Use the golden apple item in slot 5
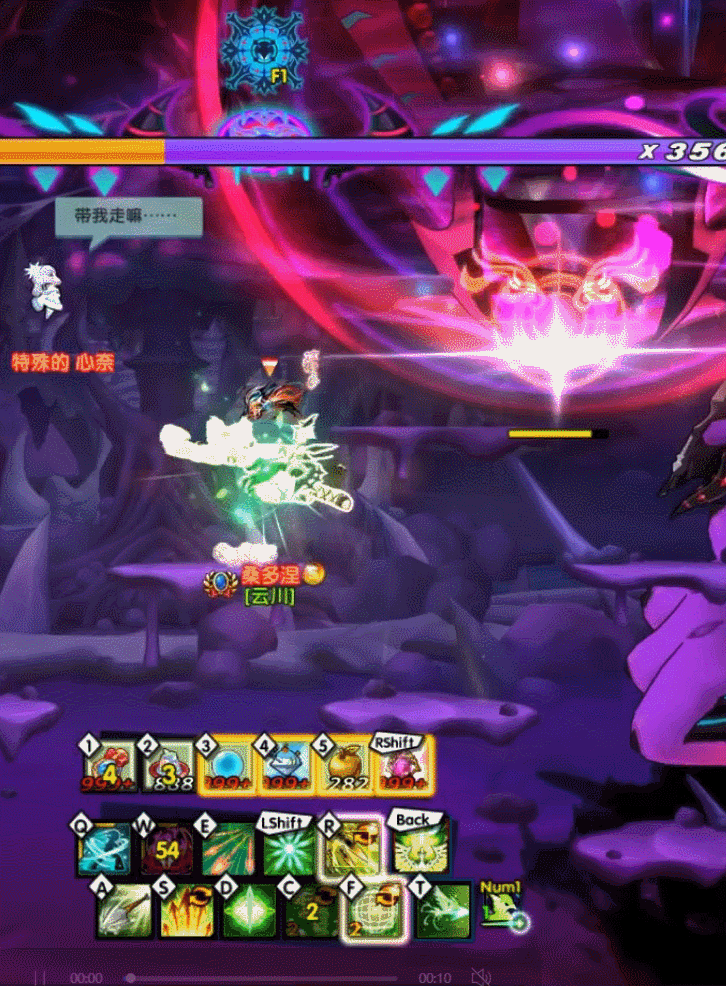This screenshot has width=726, height=986. pyautogui.click(x=345, y=768)
